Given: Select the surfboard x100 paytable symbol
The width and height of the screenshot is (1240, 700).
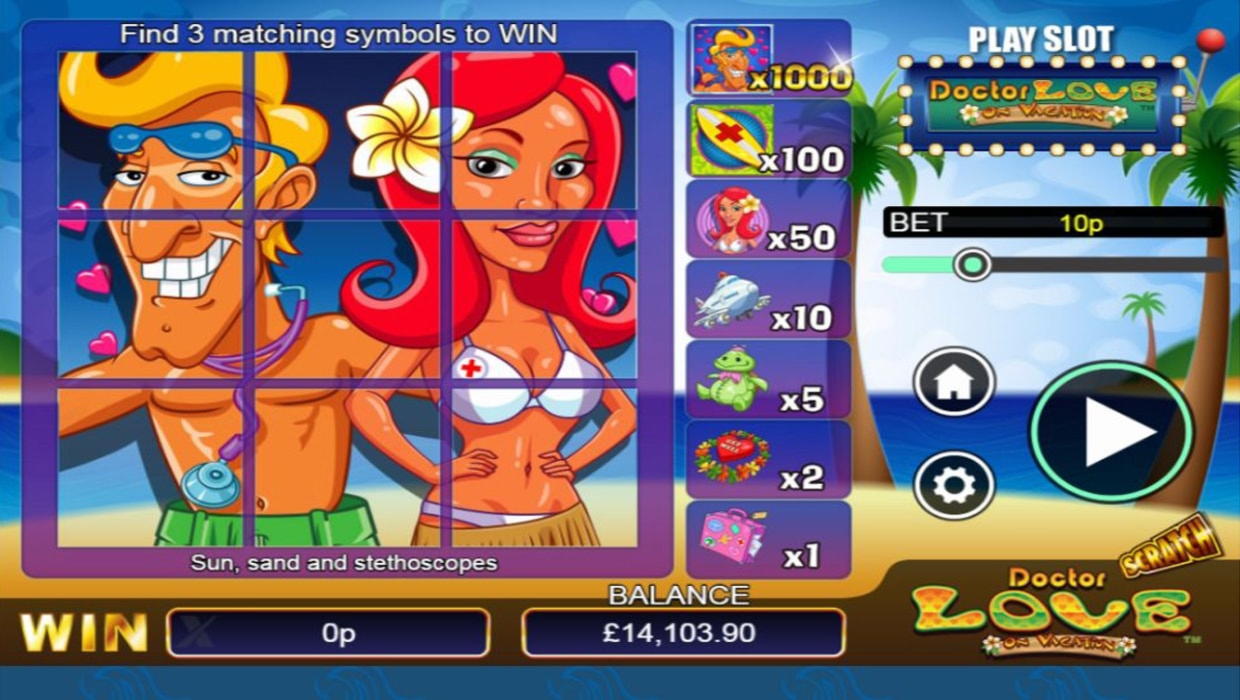Looking at the screenshot, I should tap(768, 139).
